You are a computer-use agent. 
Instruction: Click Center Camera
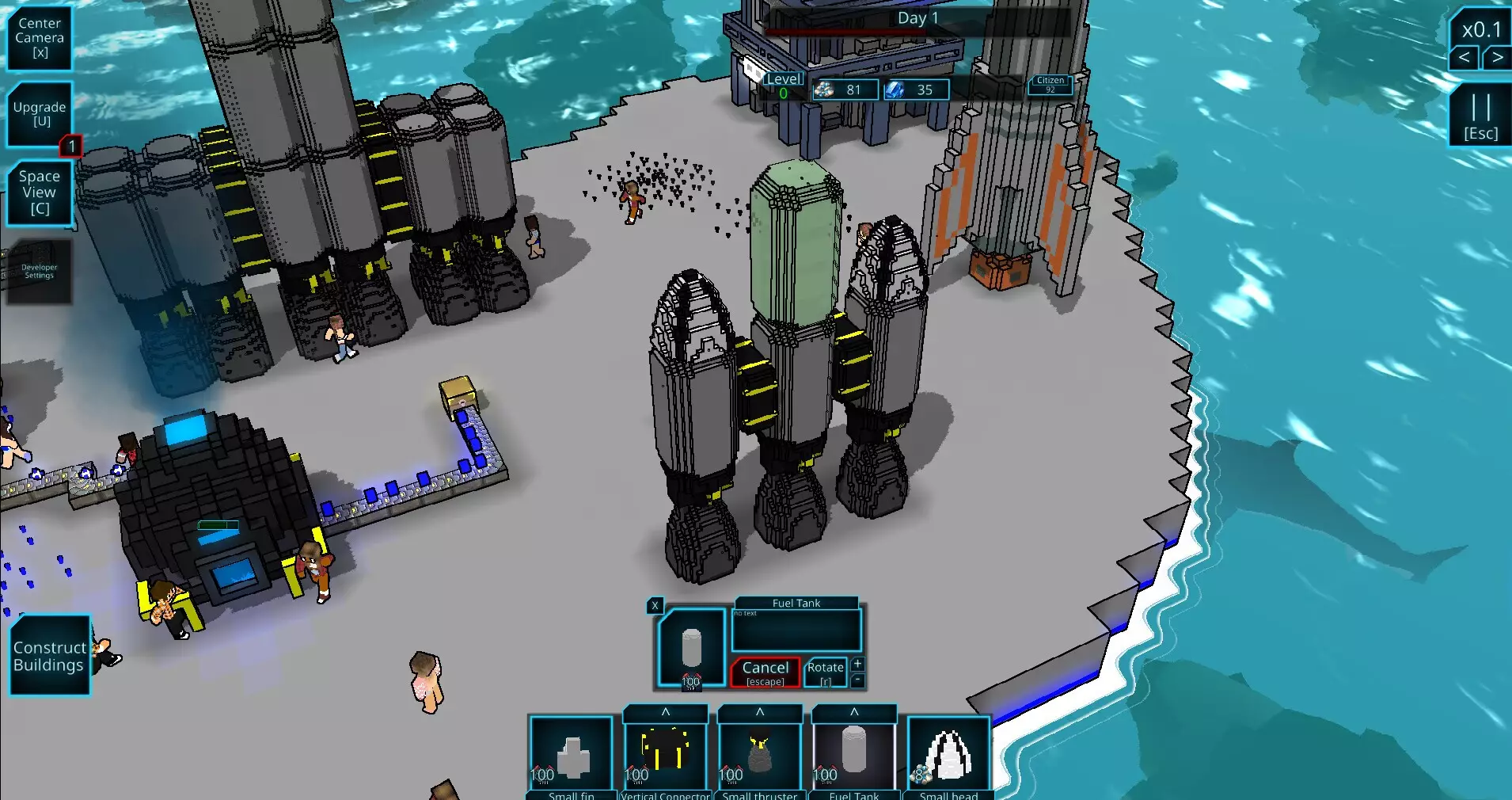coord(39,37)
